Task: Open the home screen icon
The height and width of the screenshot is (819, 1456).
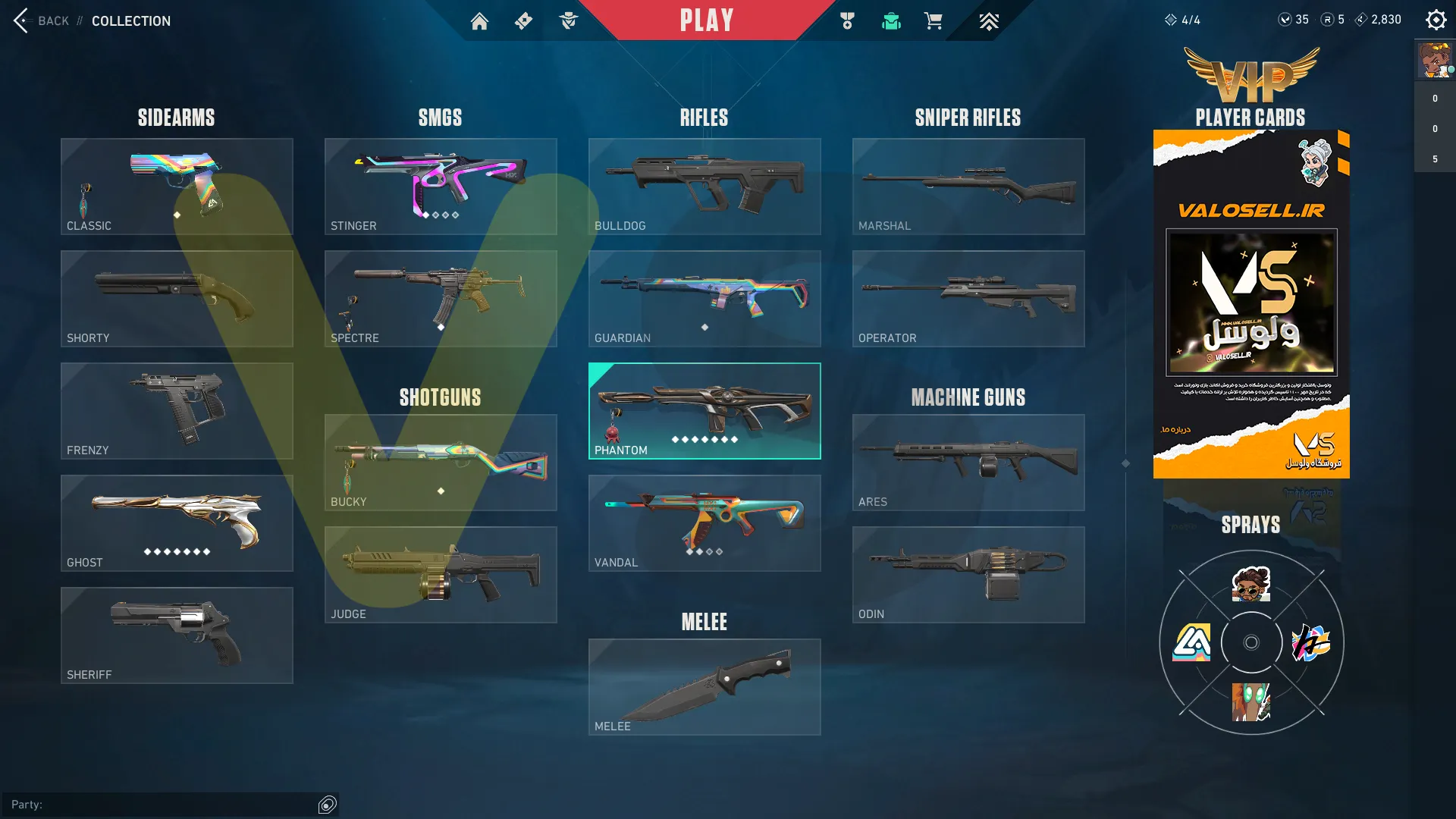Action: [479, 21]
